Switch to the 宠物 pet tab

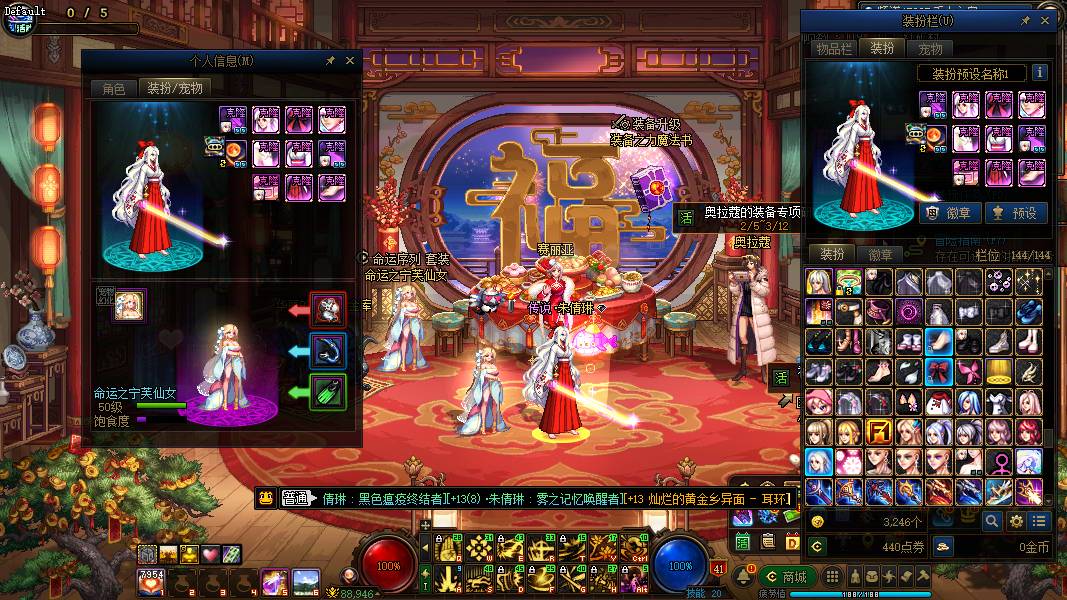[930, 48]
